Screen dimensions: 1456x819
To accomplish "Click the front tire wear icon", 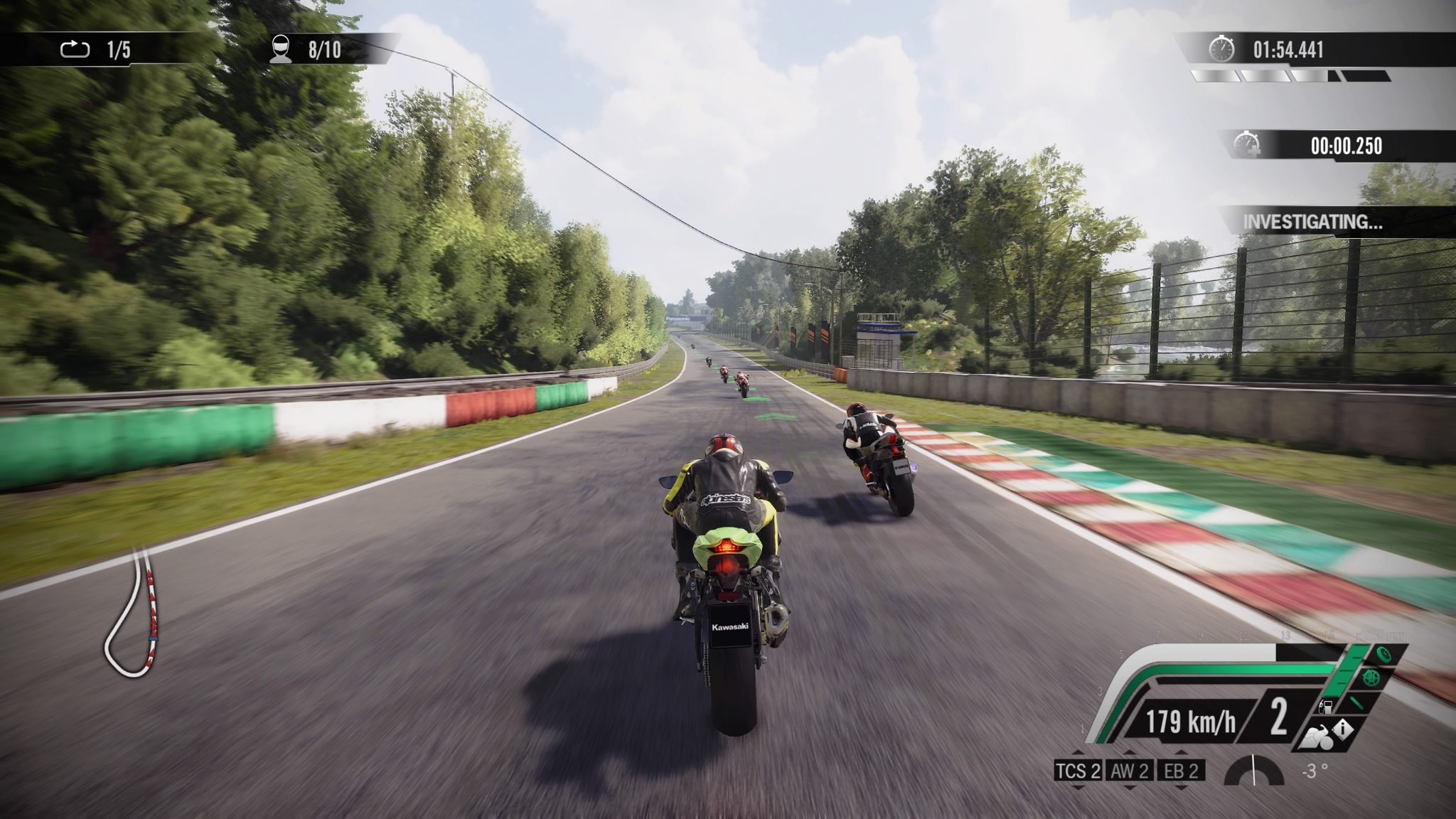I will pyautogui.click(x=1383, y=654).
